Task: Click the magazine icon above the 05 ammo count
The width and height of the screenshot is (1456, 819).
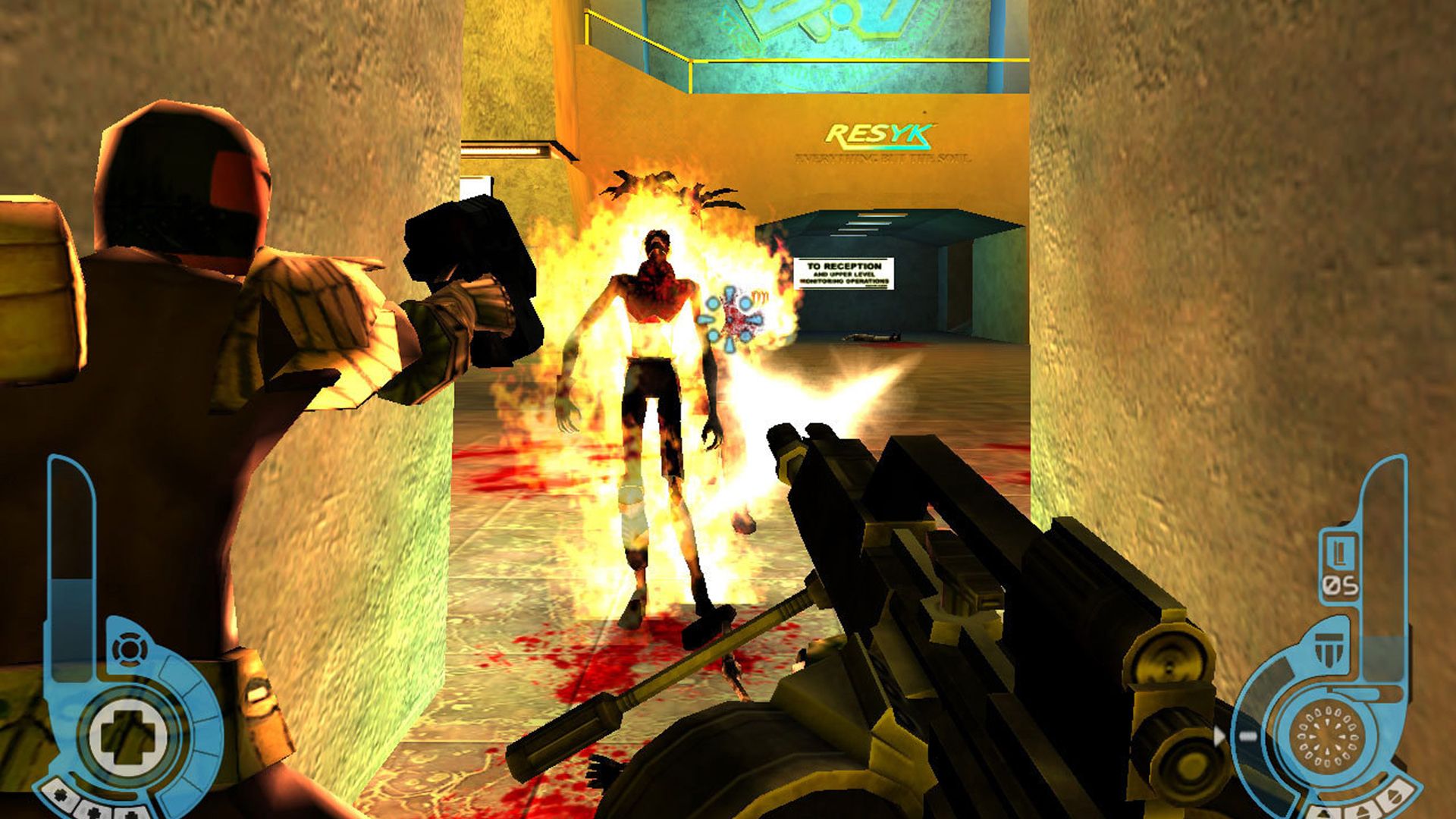Action: point(1339,551)
